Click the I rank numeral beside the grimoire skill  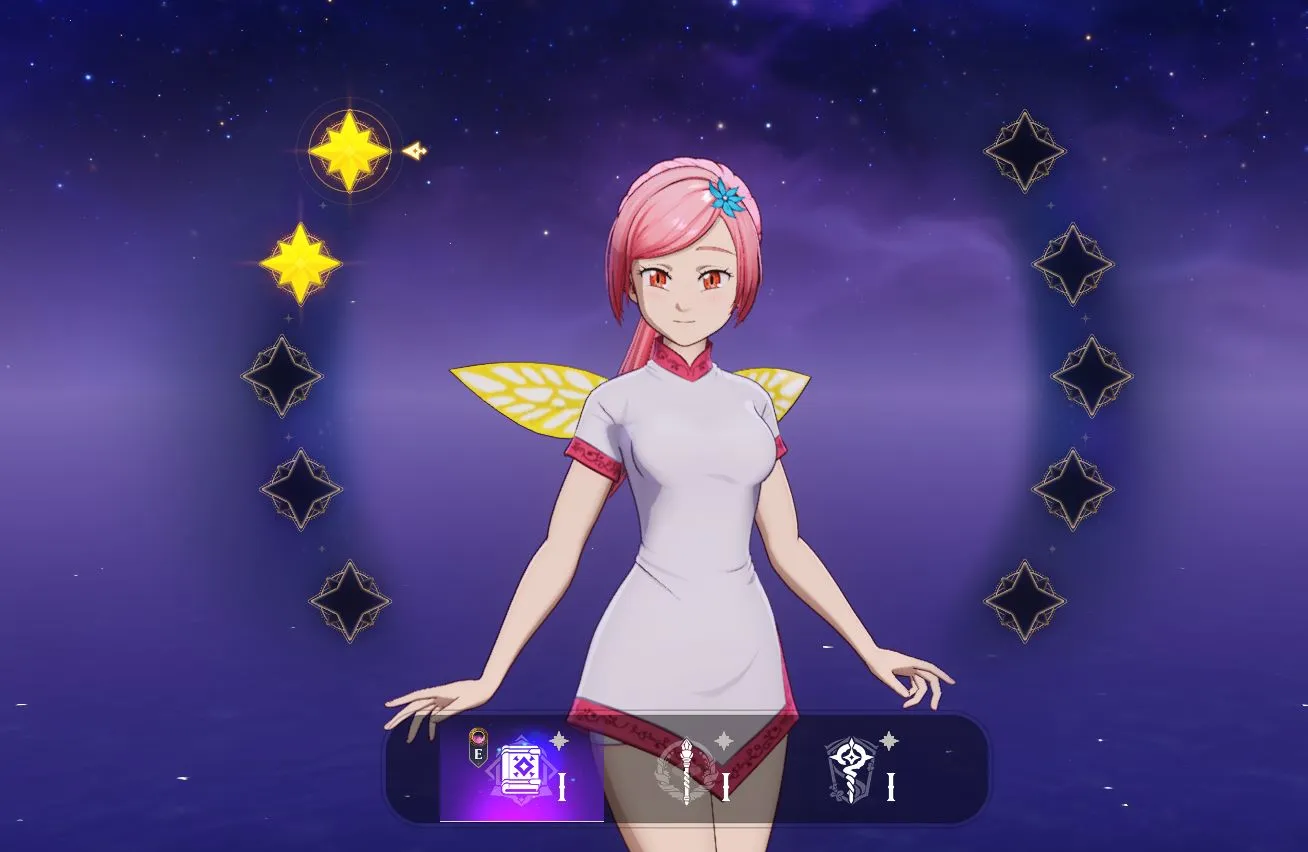click(562, 786)
